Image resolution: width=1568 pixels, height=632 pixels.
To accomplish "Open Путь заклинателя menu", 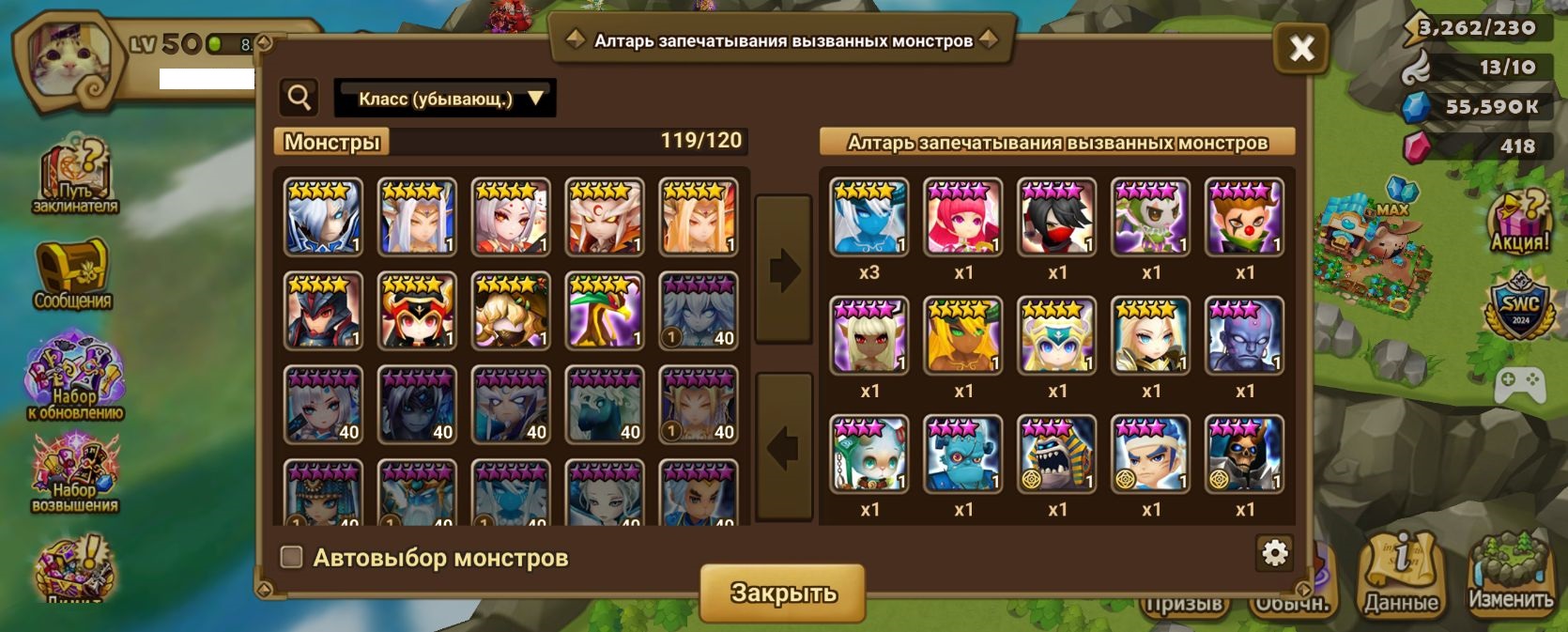I will 75,178.
